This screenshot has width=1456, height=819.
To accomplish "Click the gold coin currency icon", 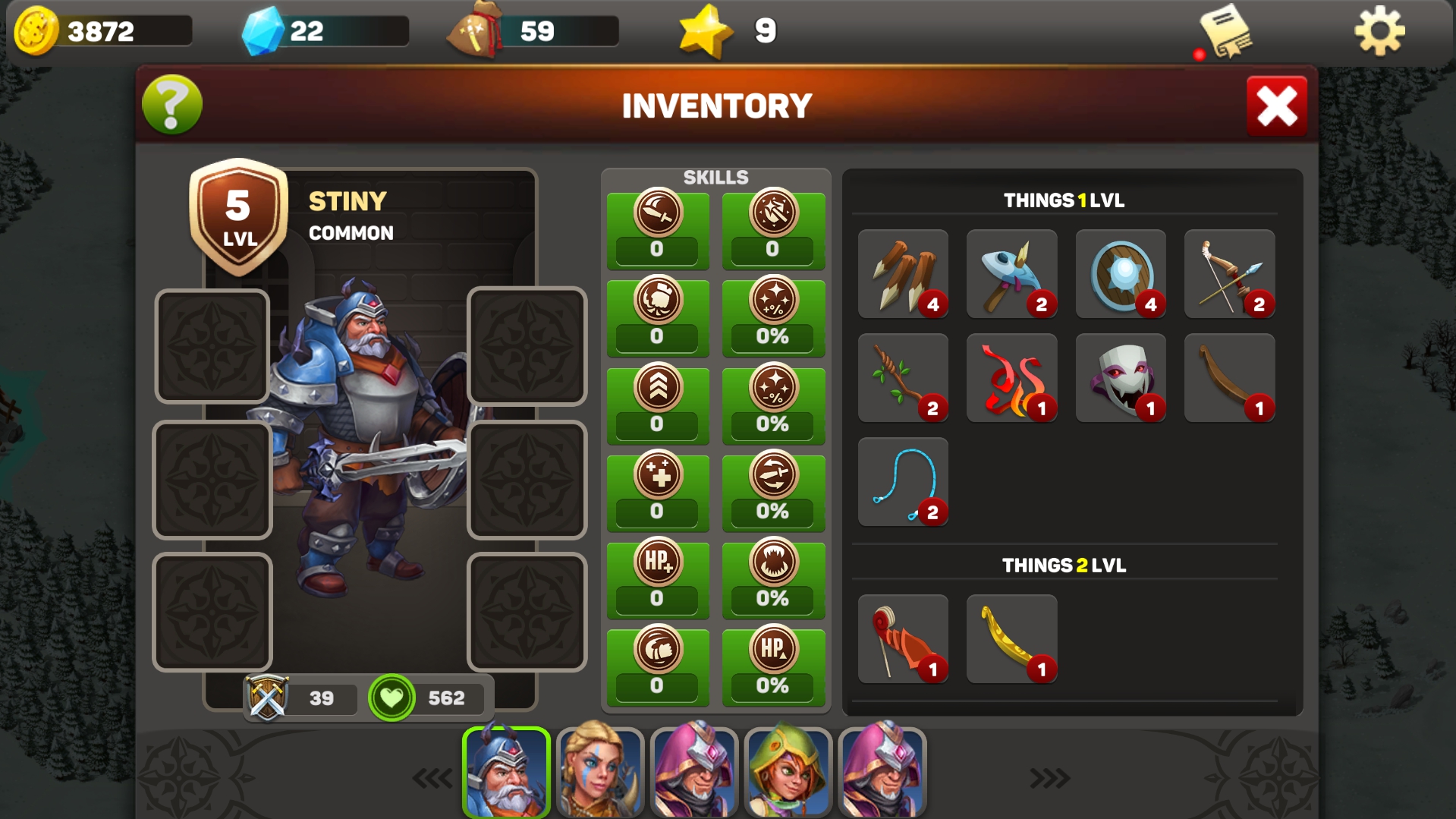I will click(x=35, y=31).
